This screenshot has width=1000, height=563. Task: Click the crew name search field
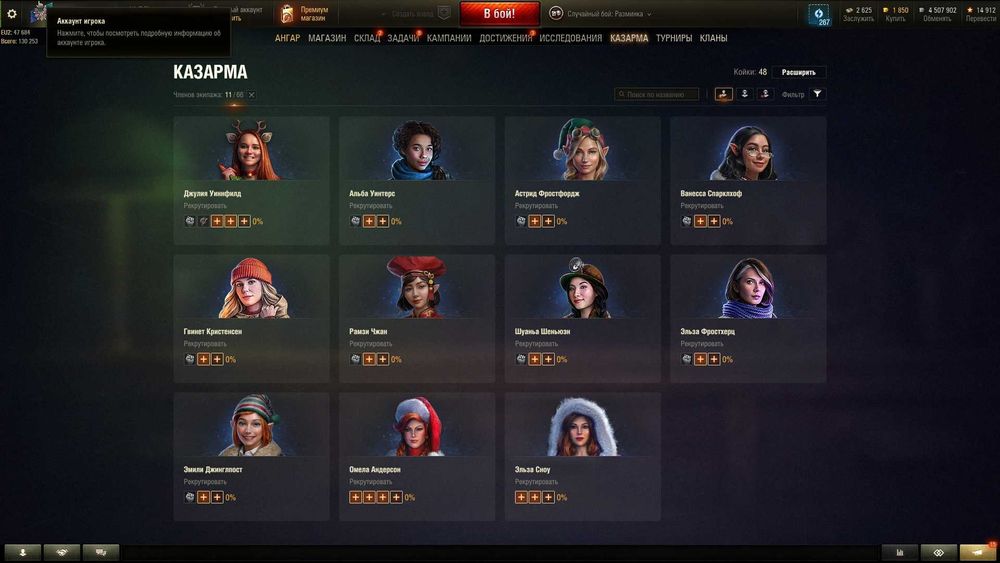[x=658, y=94]
